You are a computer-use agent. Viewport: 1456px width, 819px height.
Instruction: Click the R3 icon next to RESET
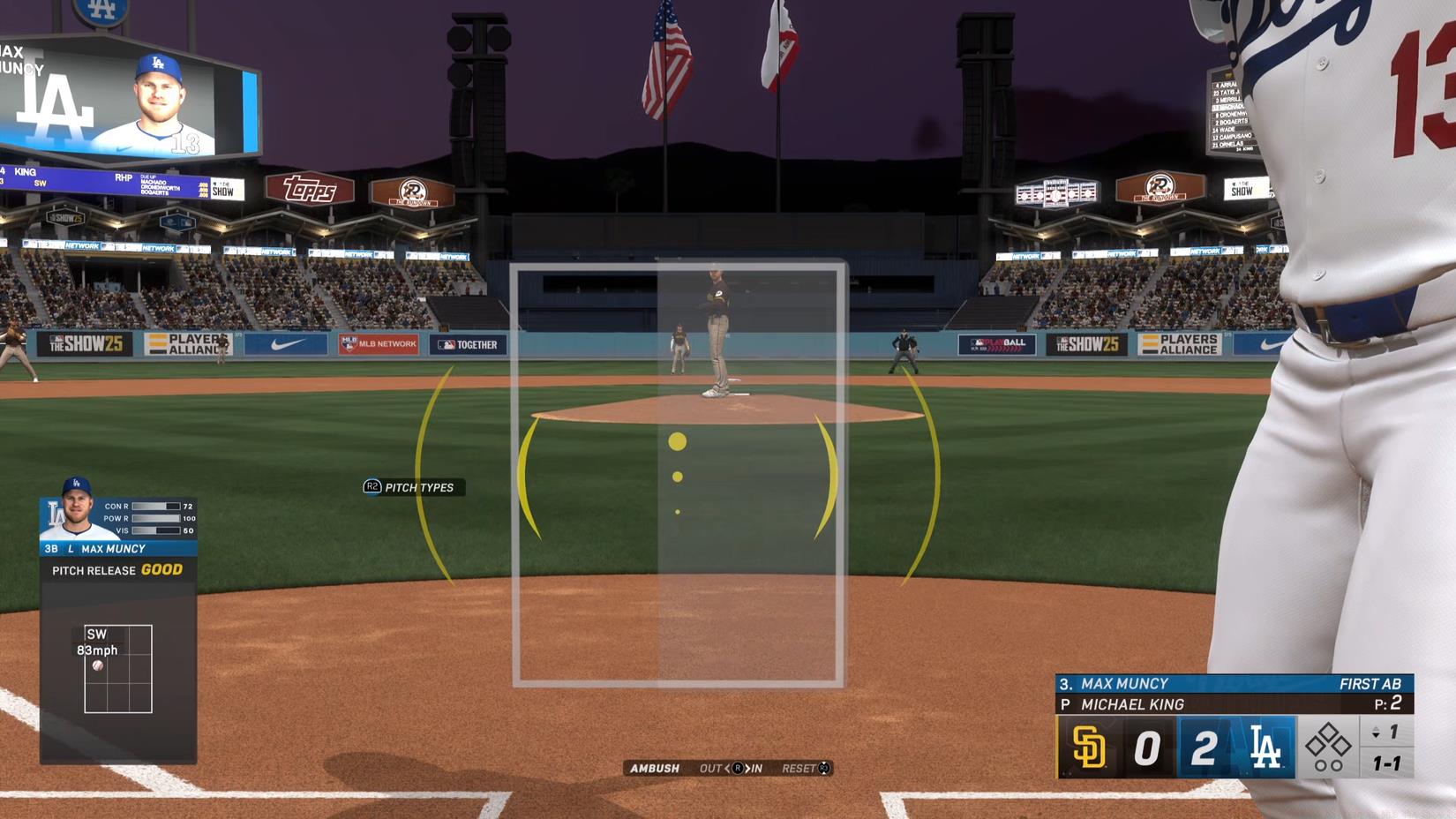point(822,768)
